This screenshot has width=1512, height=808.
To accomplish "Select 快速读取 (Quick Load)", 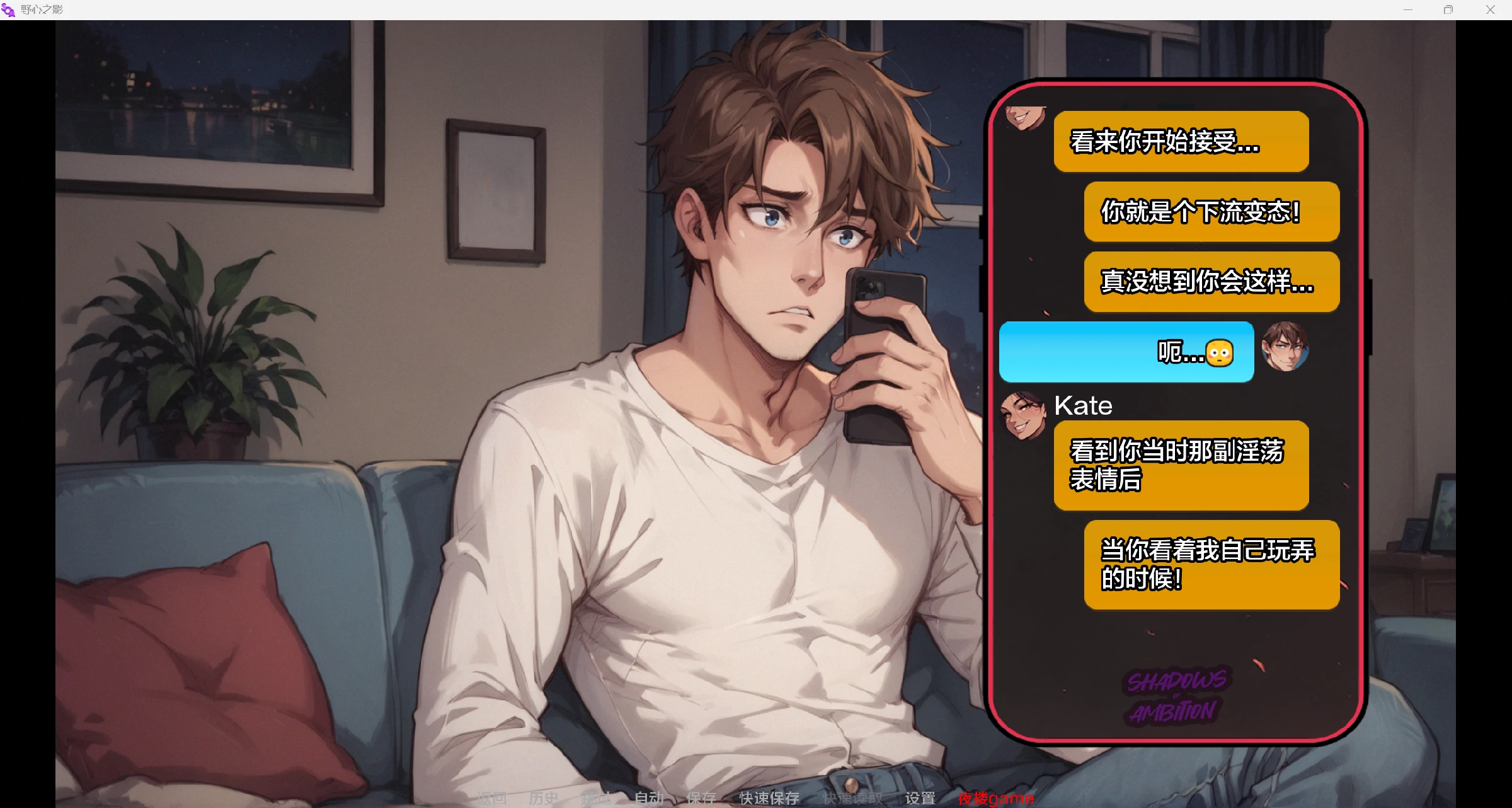I will click(x=852, y=798).
